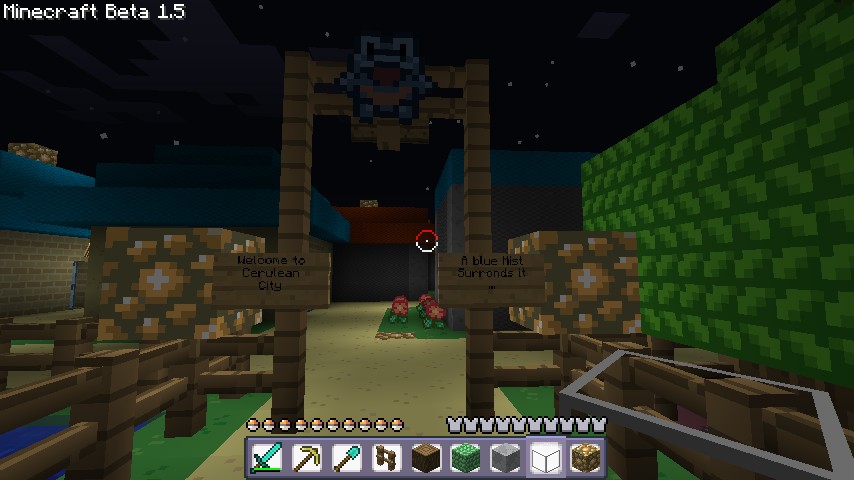Choose the green leaves block slot
Viewport: 854px width, 480px height.
coord(467,458)
